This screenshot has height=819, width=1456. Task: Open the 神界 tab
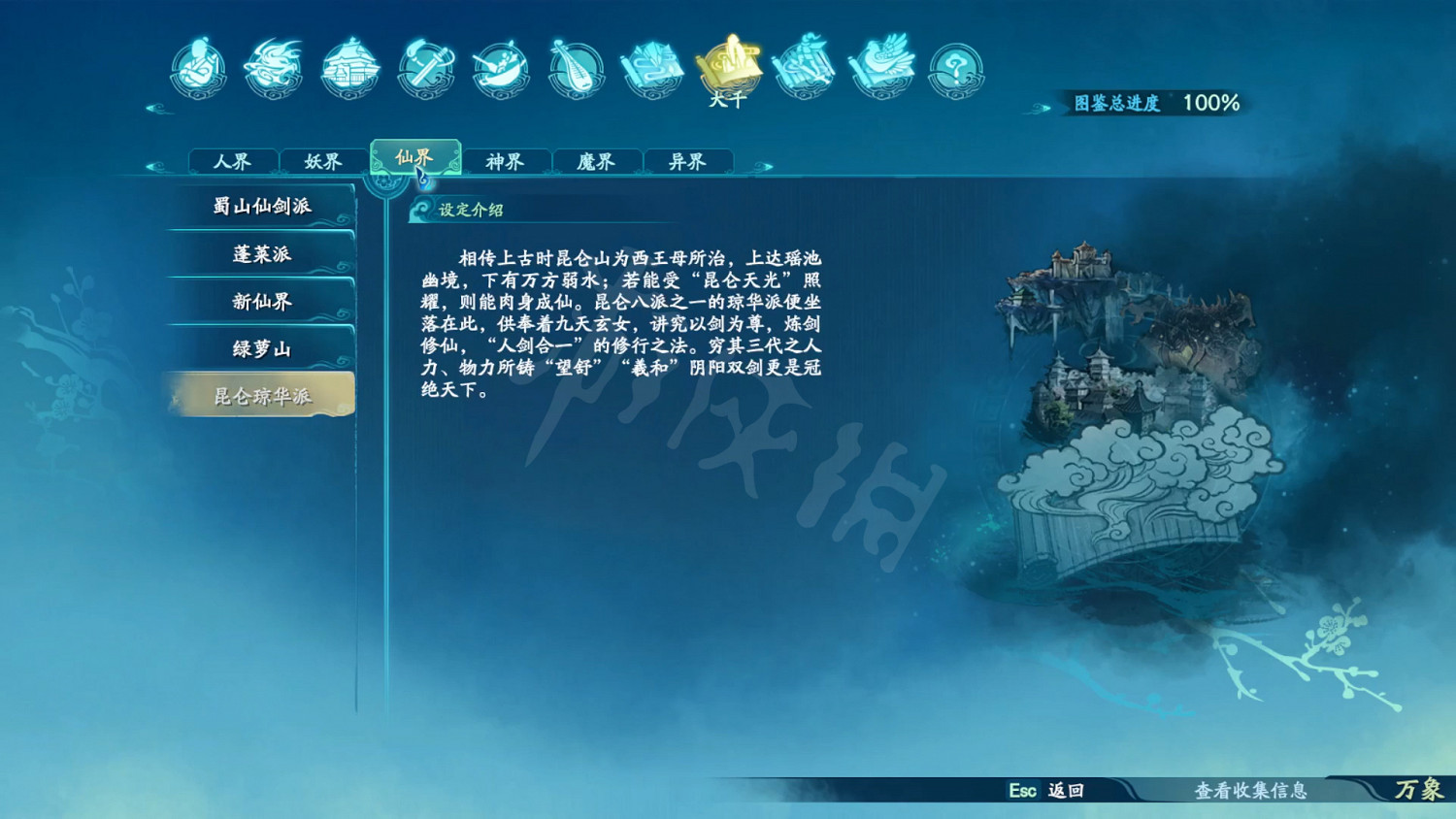(x=505, y=161)
